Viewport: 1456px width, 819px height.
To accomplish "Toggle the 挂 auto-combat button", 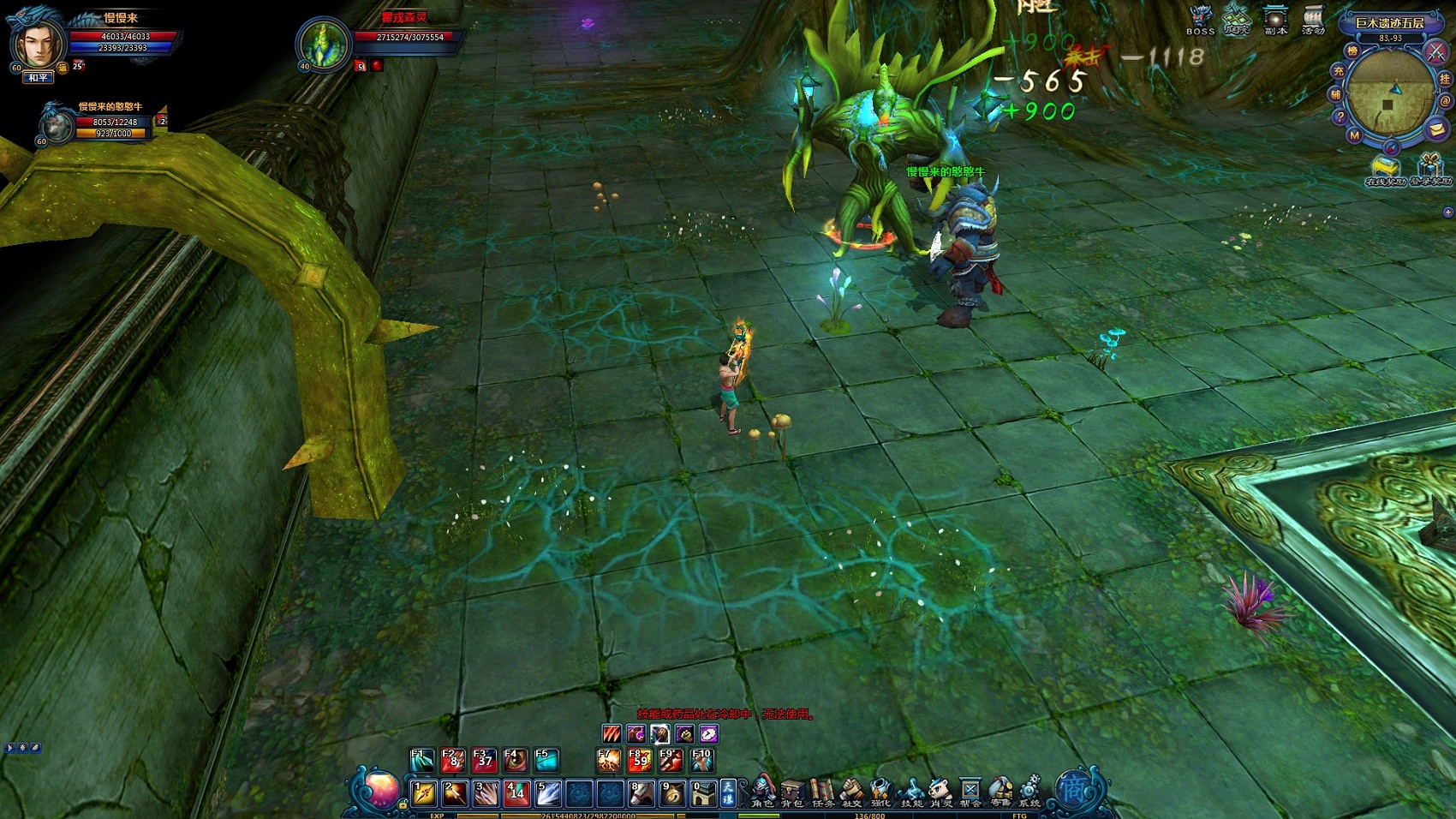I will pyautogui.click(x=1445, y=79).
